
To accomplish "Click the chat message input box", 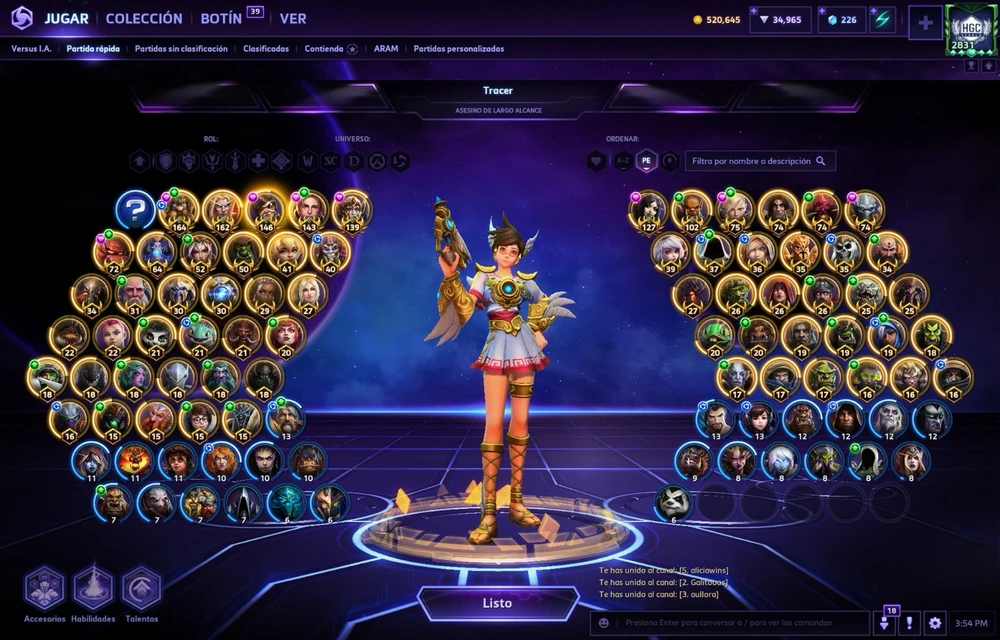I will (740, 623).
